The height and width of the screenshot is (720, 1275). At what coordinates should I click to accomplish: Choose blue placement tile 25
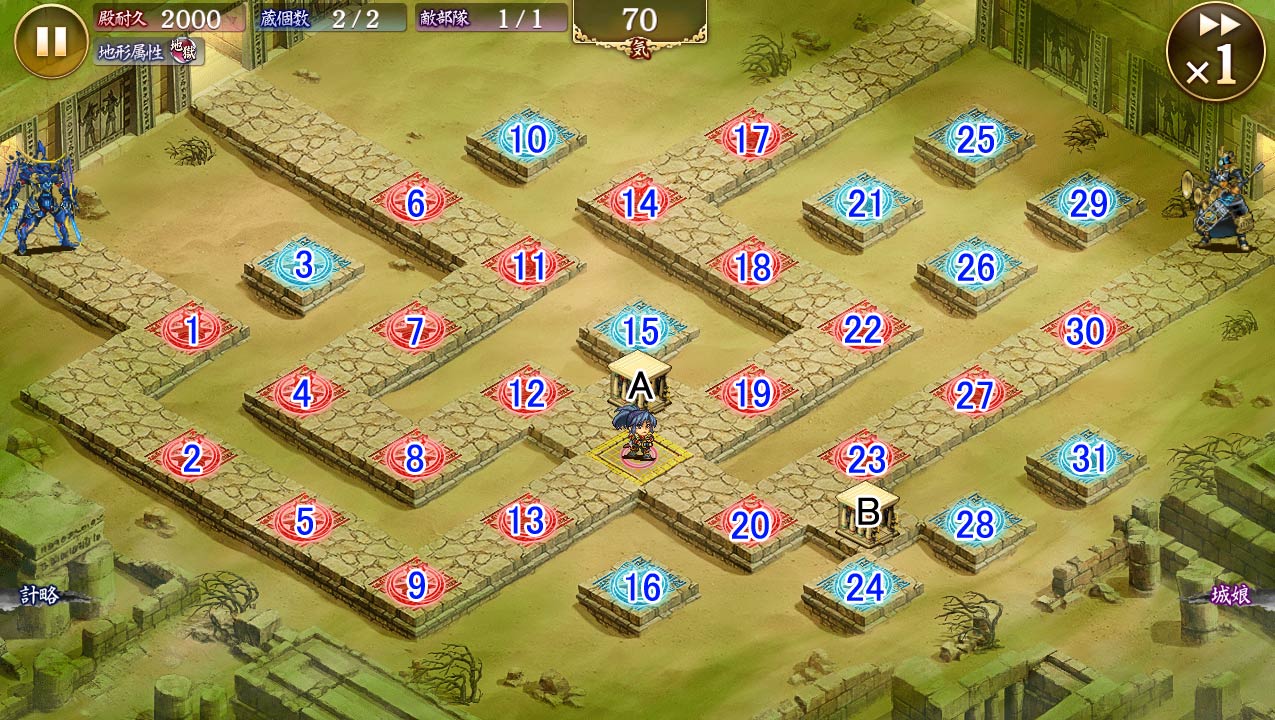[975, 140]
